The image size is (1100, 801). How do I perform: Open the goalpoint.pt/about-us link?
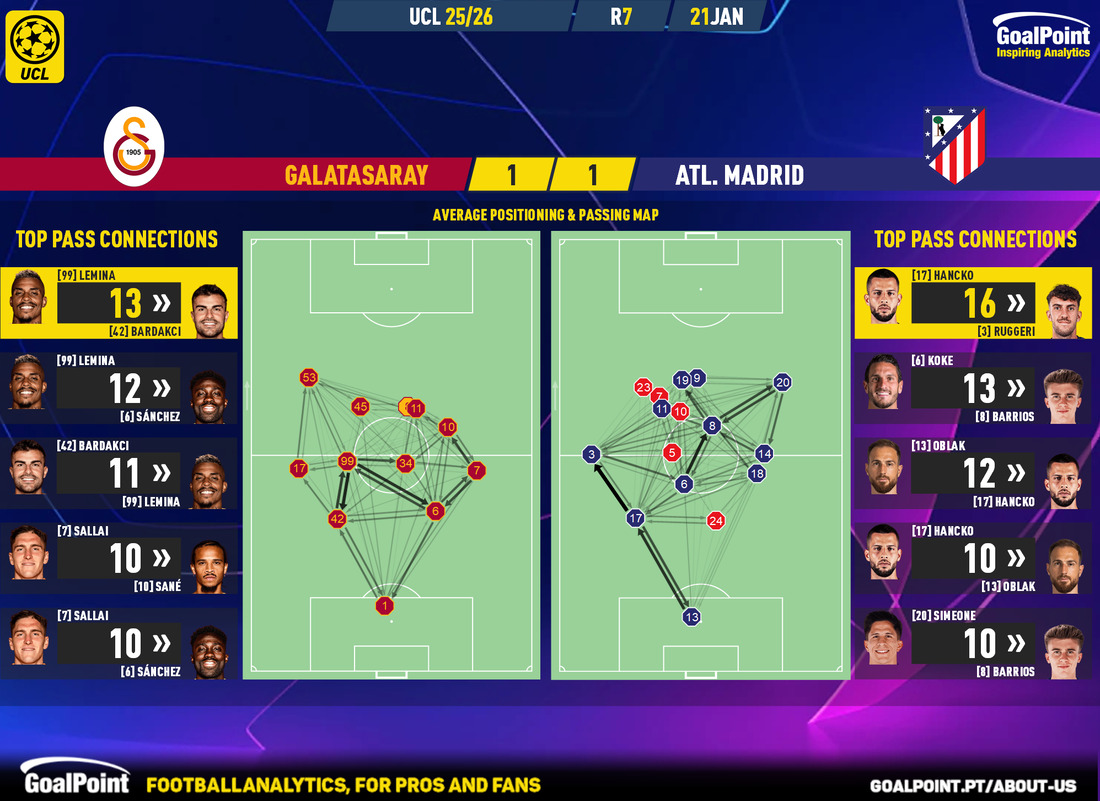977,785
